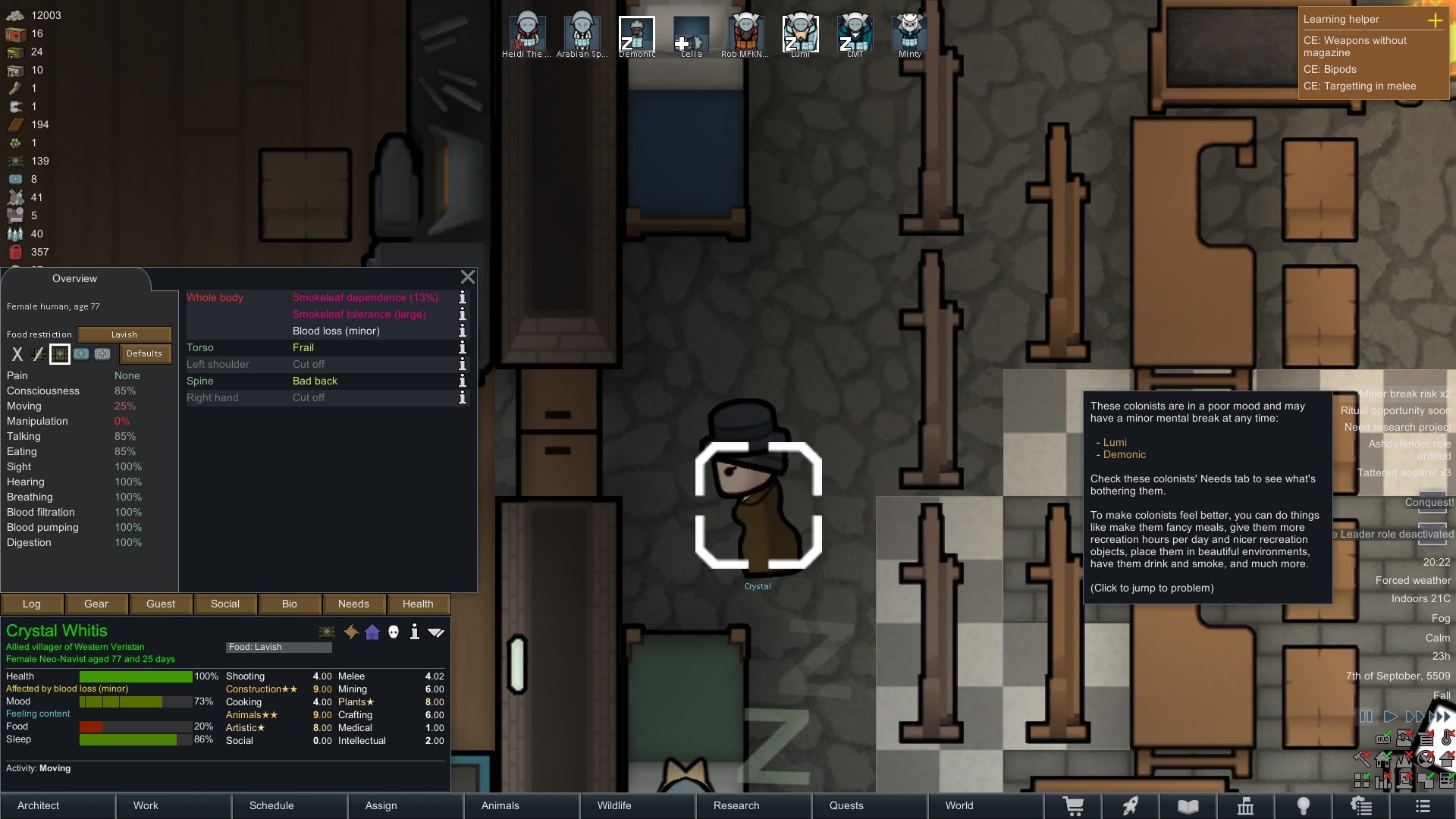Open the Research menu
Viewport: 1456px width, 819px height.
[754, 805]
